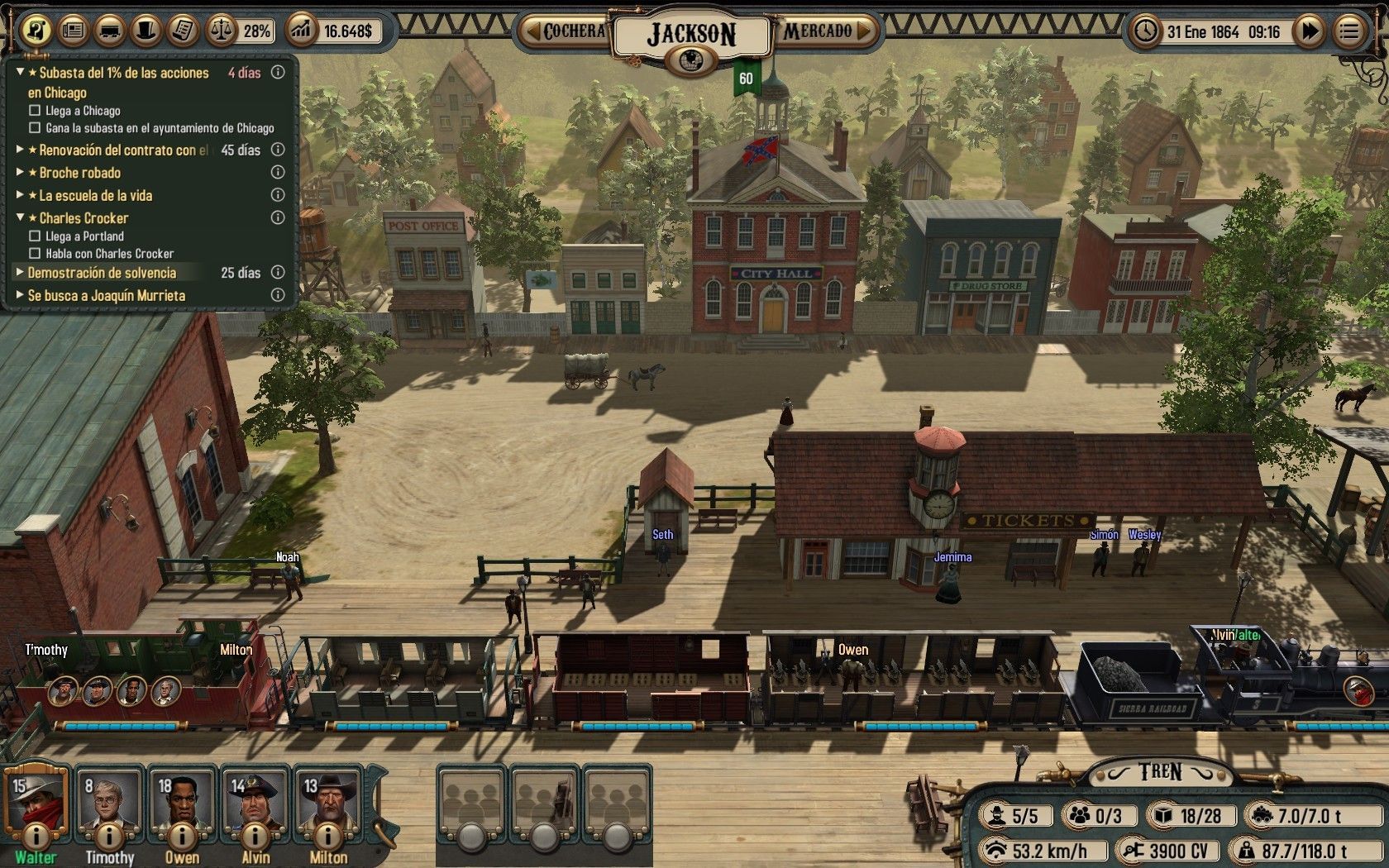Open the main menu list button
The height and width of the screenshot is (868, 1389).
click(x=1349, y=31)
